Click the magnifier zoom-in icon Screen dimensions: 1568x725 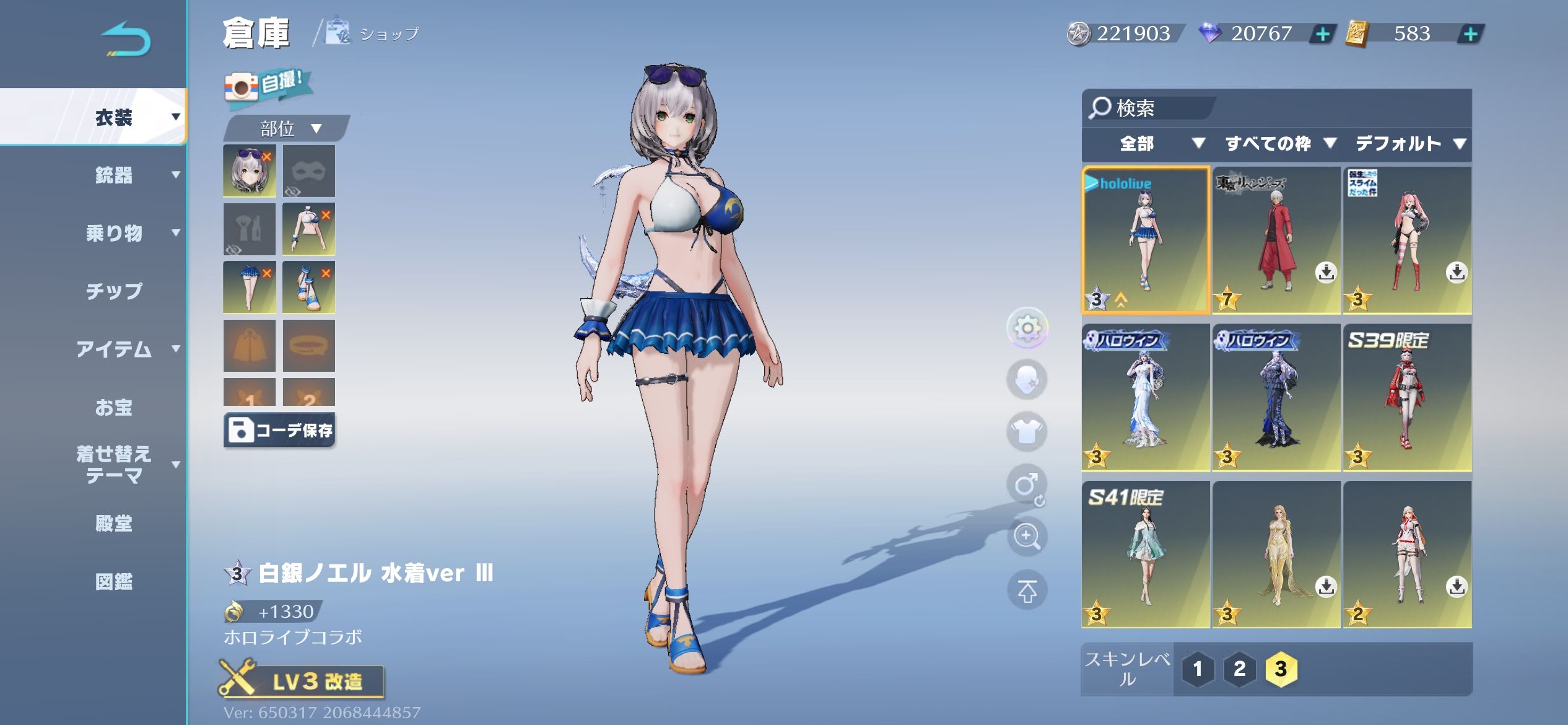[x=1026, y=536]
